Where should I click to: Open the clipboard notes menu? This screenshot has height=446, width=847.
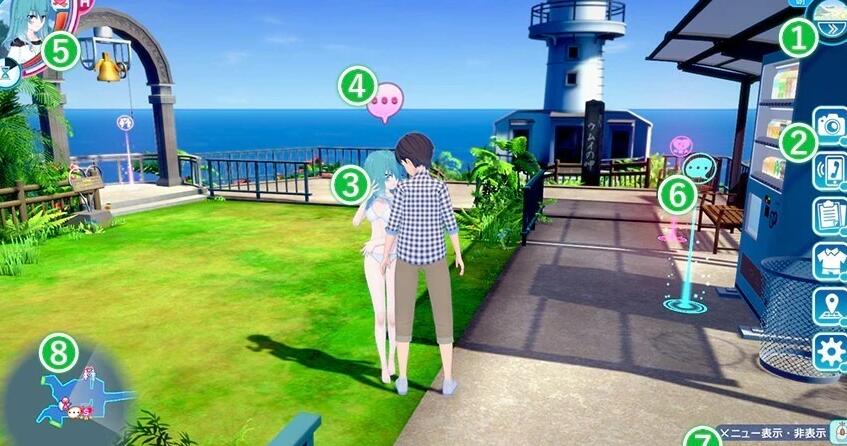point(830,214)
